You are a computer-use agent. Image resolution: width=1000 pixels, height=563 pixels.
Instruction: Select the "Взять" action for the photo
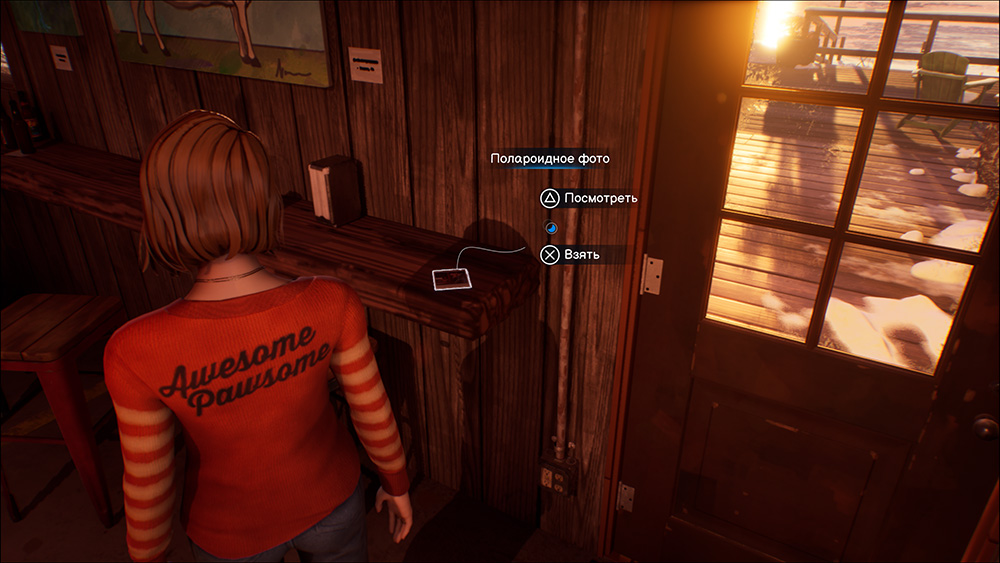[x=573, y=255]
